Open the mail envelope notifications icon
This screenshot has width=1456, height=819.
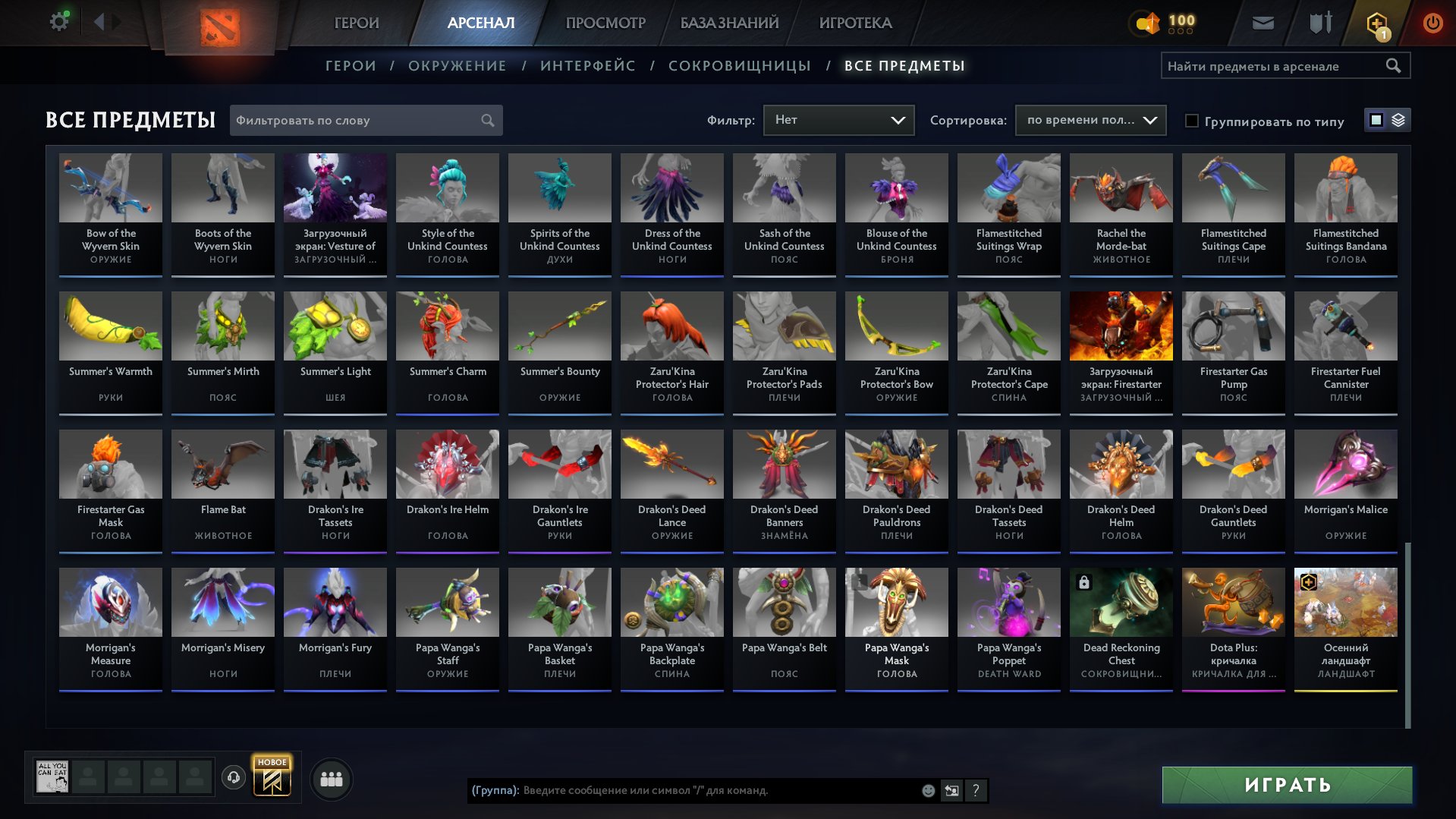[1262, 23]
